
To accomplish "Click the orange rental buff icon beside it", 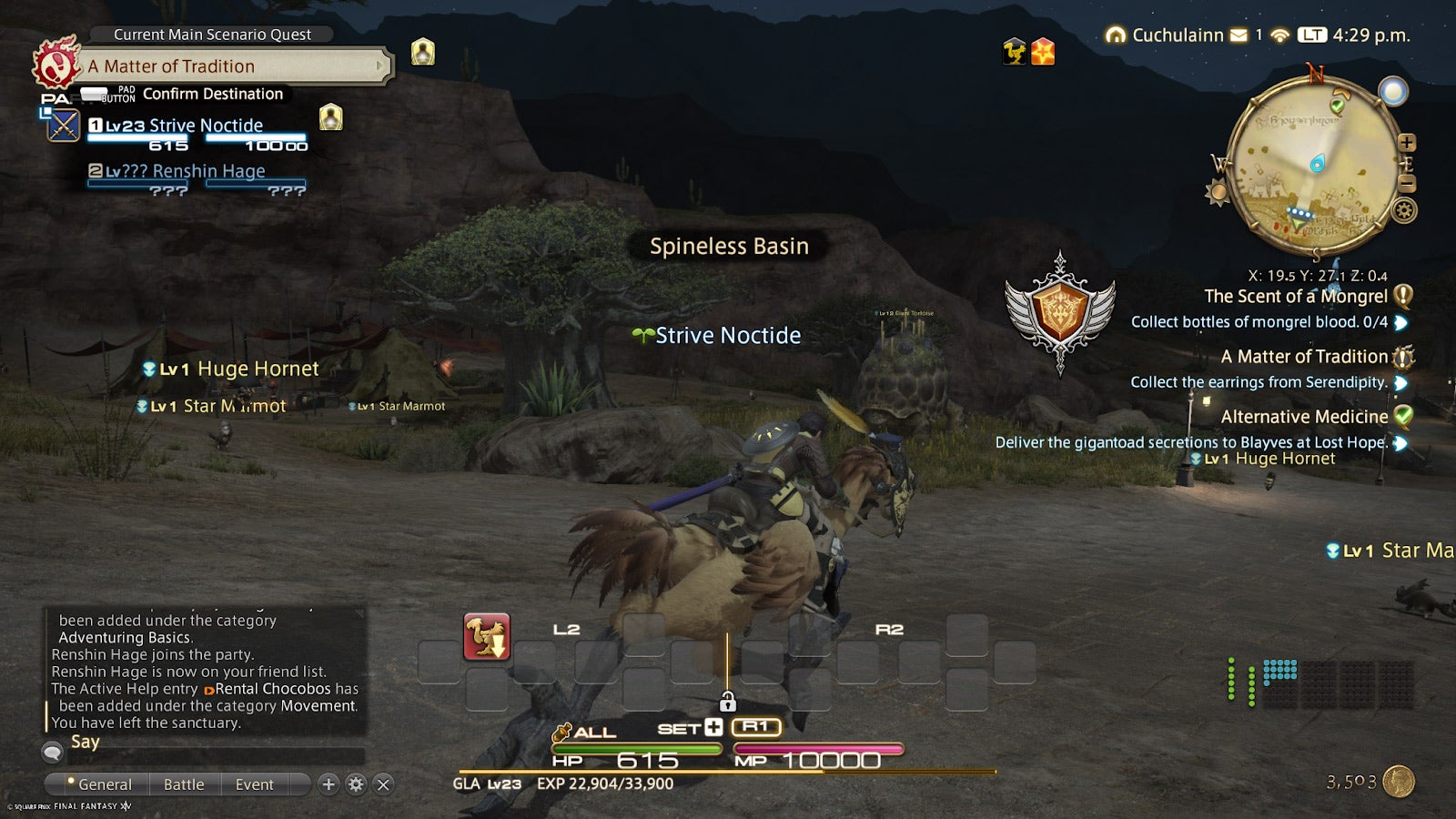I will [x=1044, y=51].
